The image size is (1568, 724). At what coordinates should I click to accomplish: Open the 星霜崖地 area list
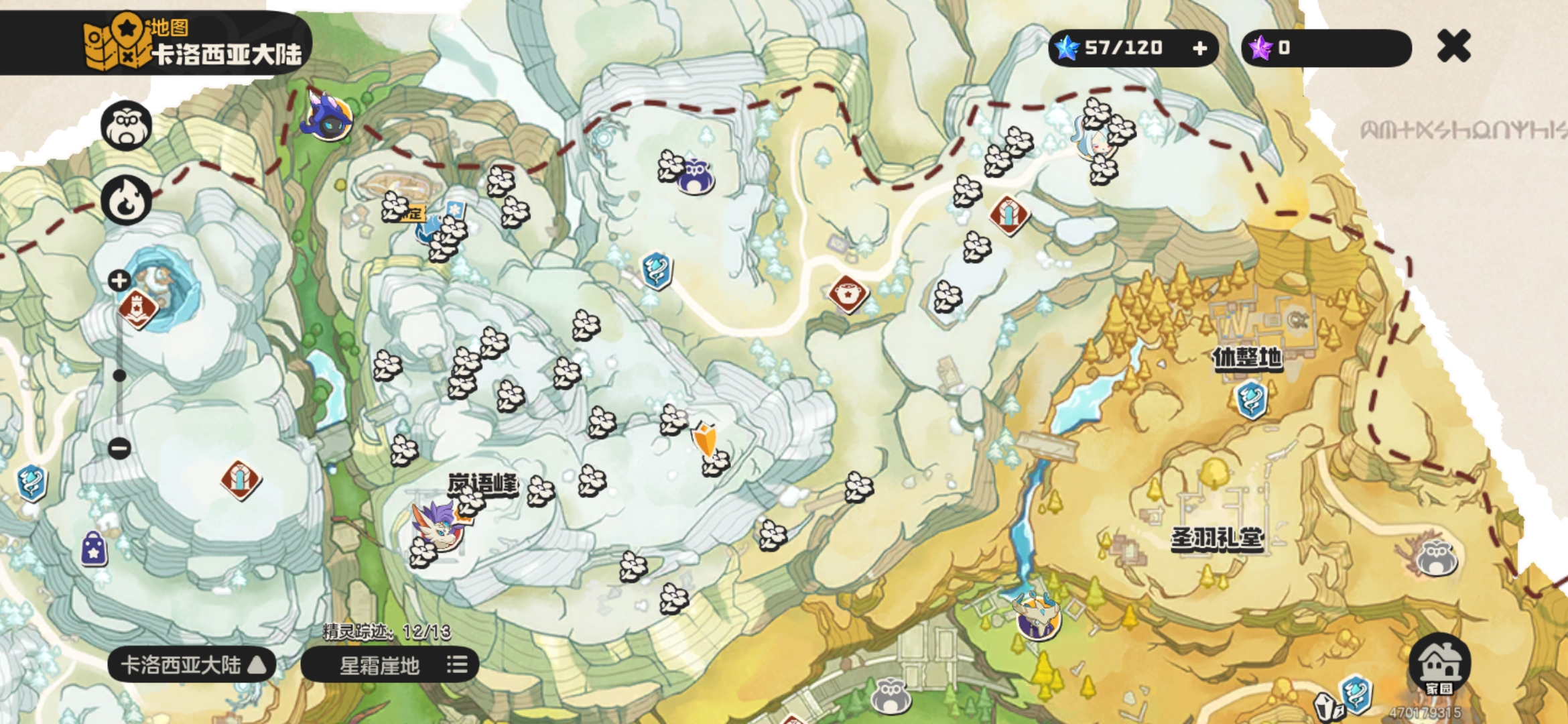[x=390, y=665]
